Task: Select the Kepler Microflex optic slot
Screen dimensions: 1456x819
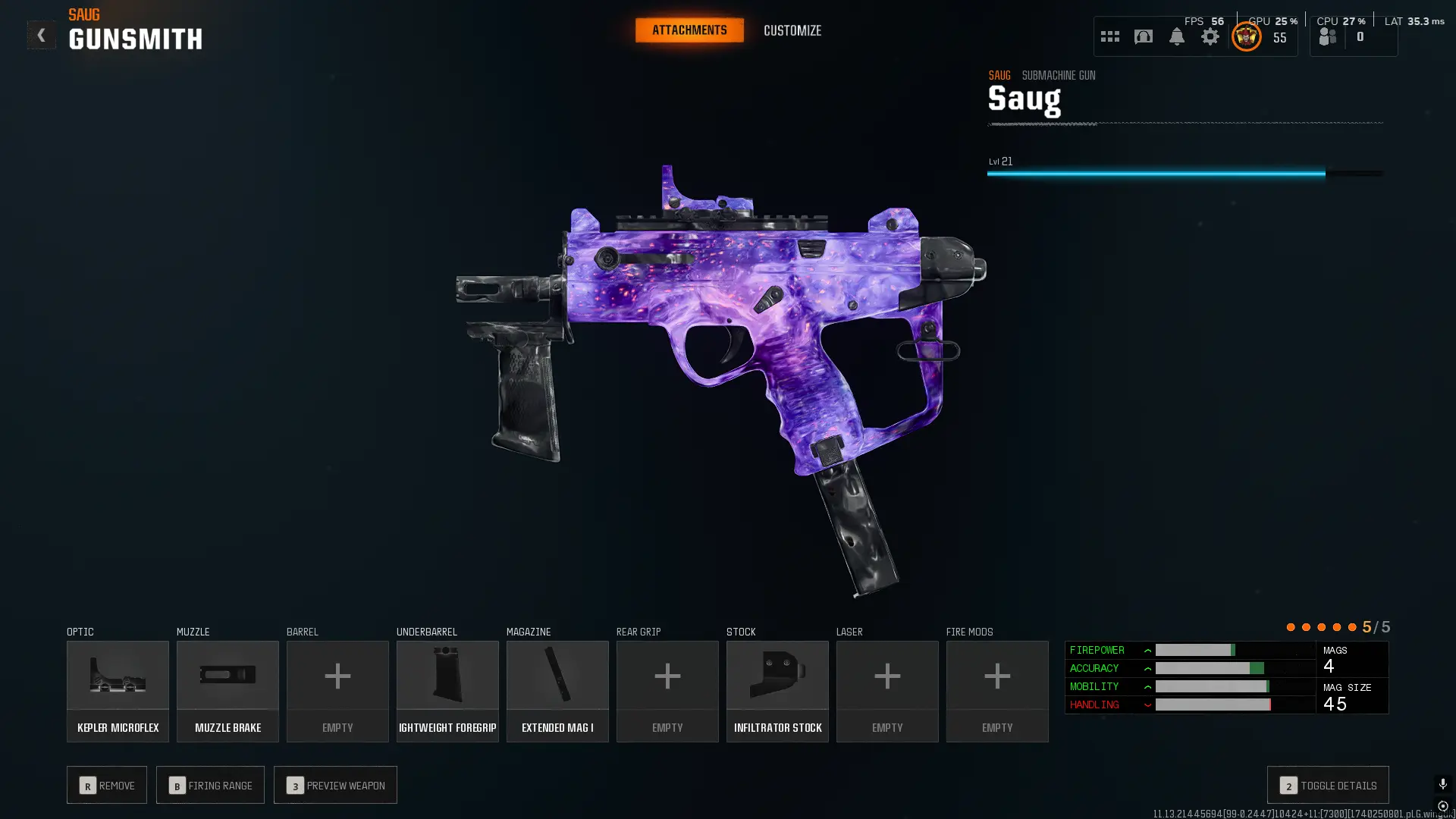Action: 118,690
